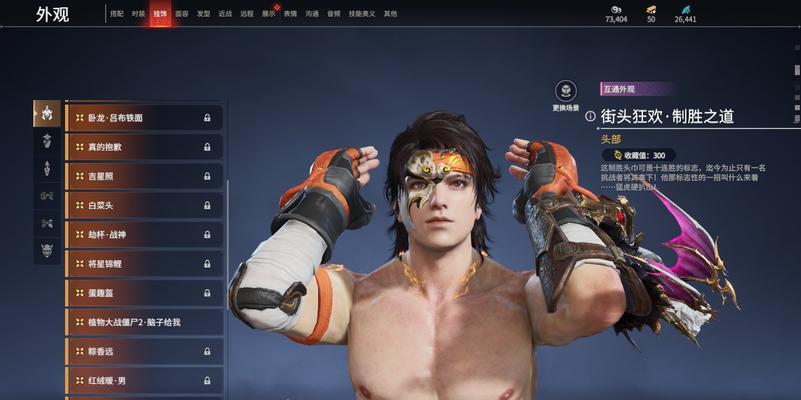Viewport: 801px width, 400px height.
Task: Open the 时装 tab
Action: coord(139,14)
